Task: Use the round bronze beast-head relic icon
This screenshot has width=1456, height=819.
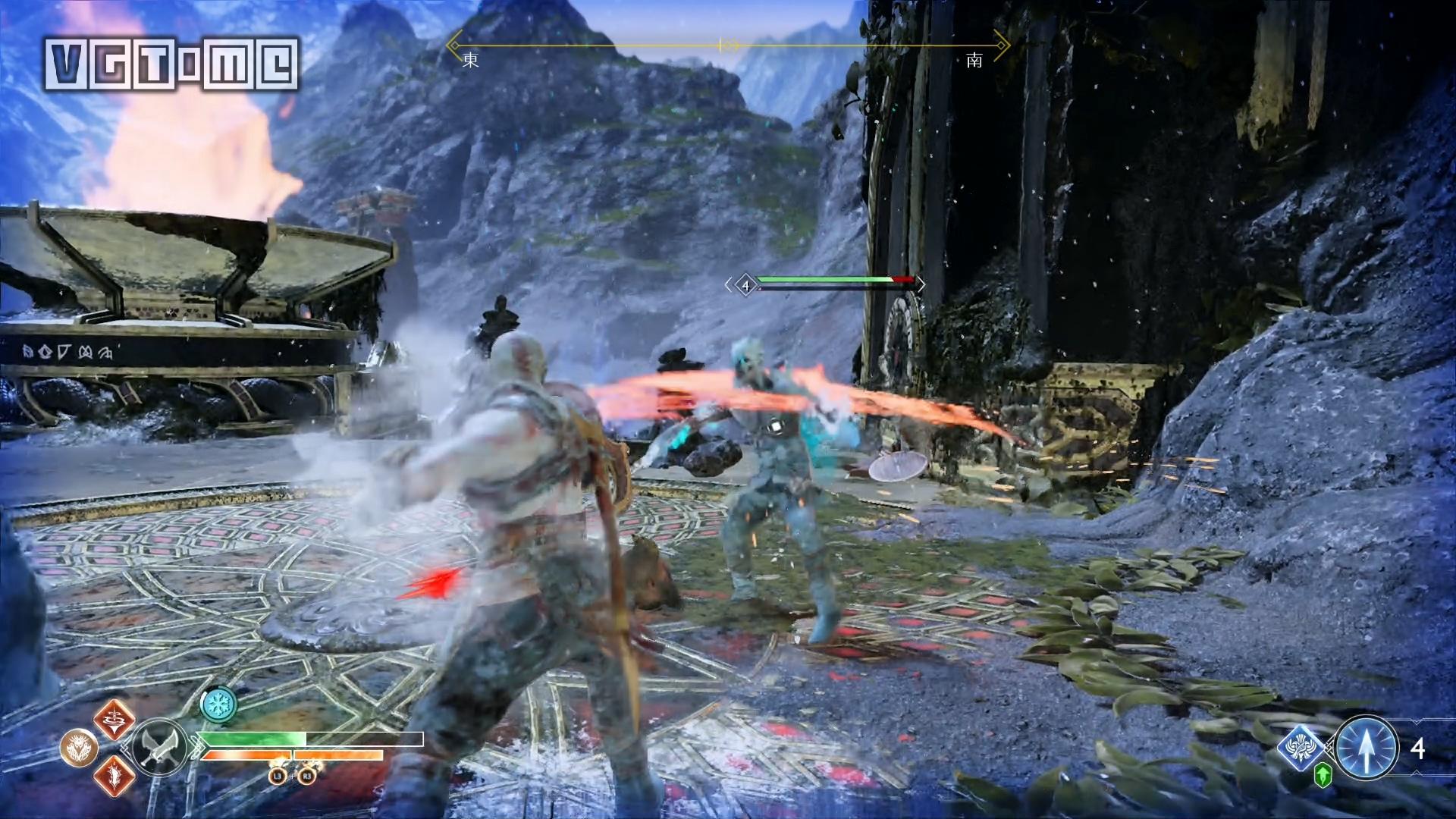Action: 79,748
